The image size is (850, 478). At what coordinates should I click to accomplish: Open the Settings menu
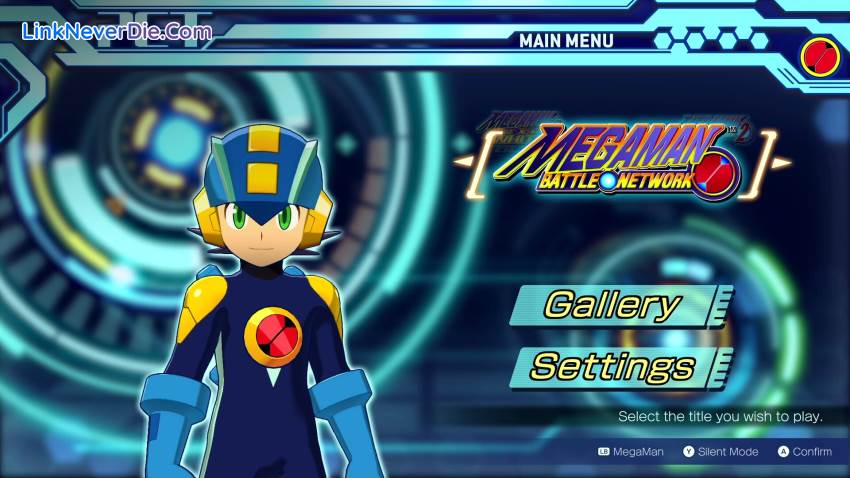[x=613, y=366]
